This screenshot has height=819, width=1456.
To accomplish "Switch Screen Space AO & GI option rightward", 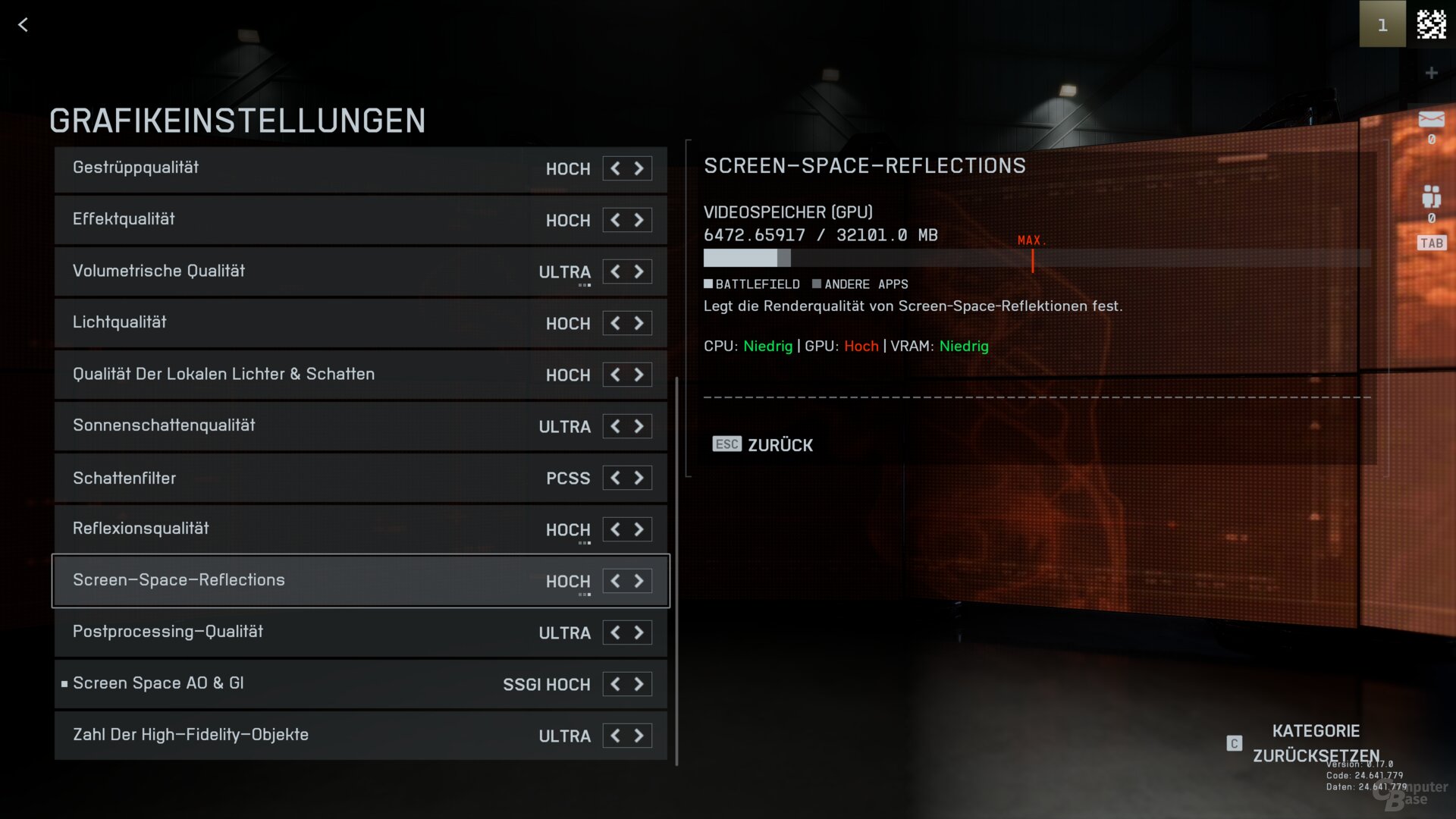I will point(639,684).
